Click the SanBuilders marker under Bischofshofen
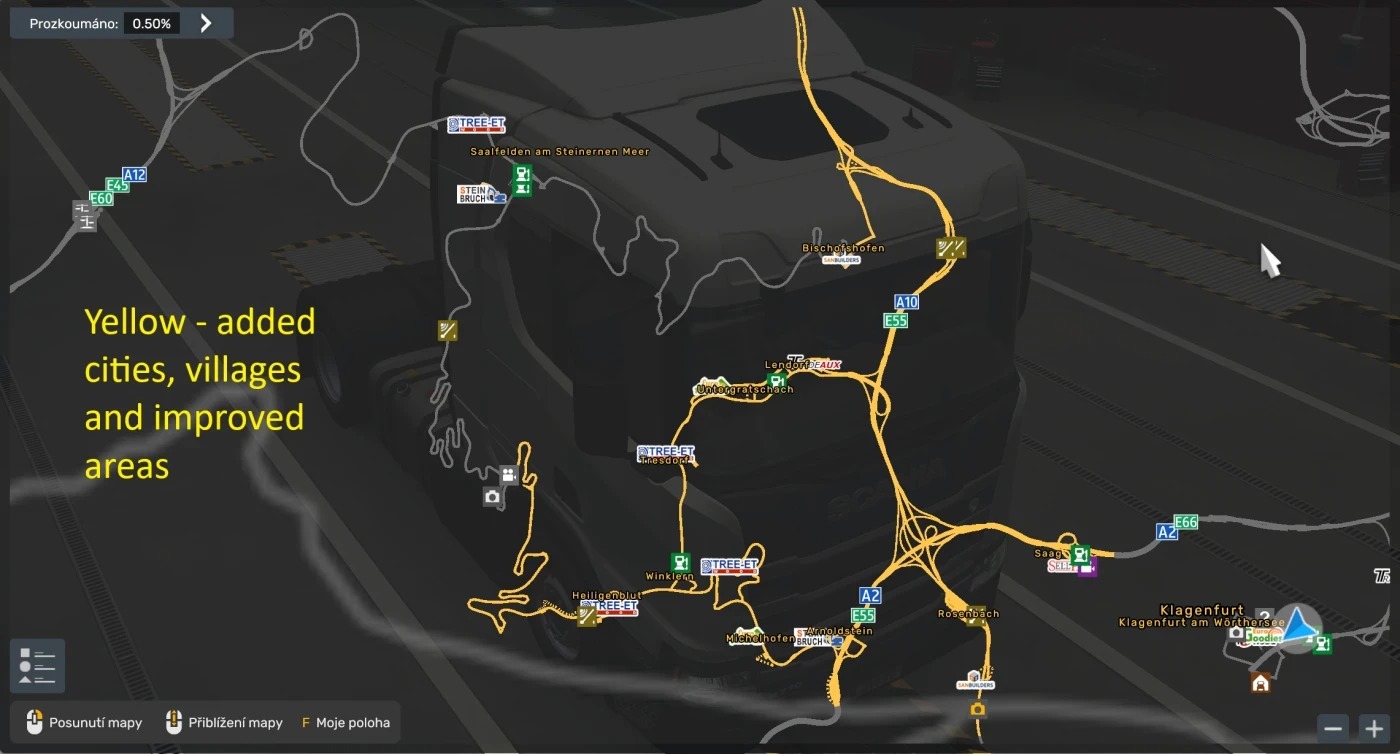 point(841,260)
